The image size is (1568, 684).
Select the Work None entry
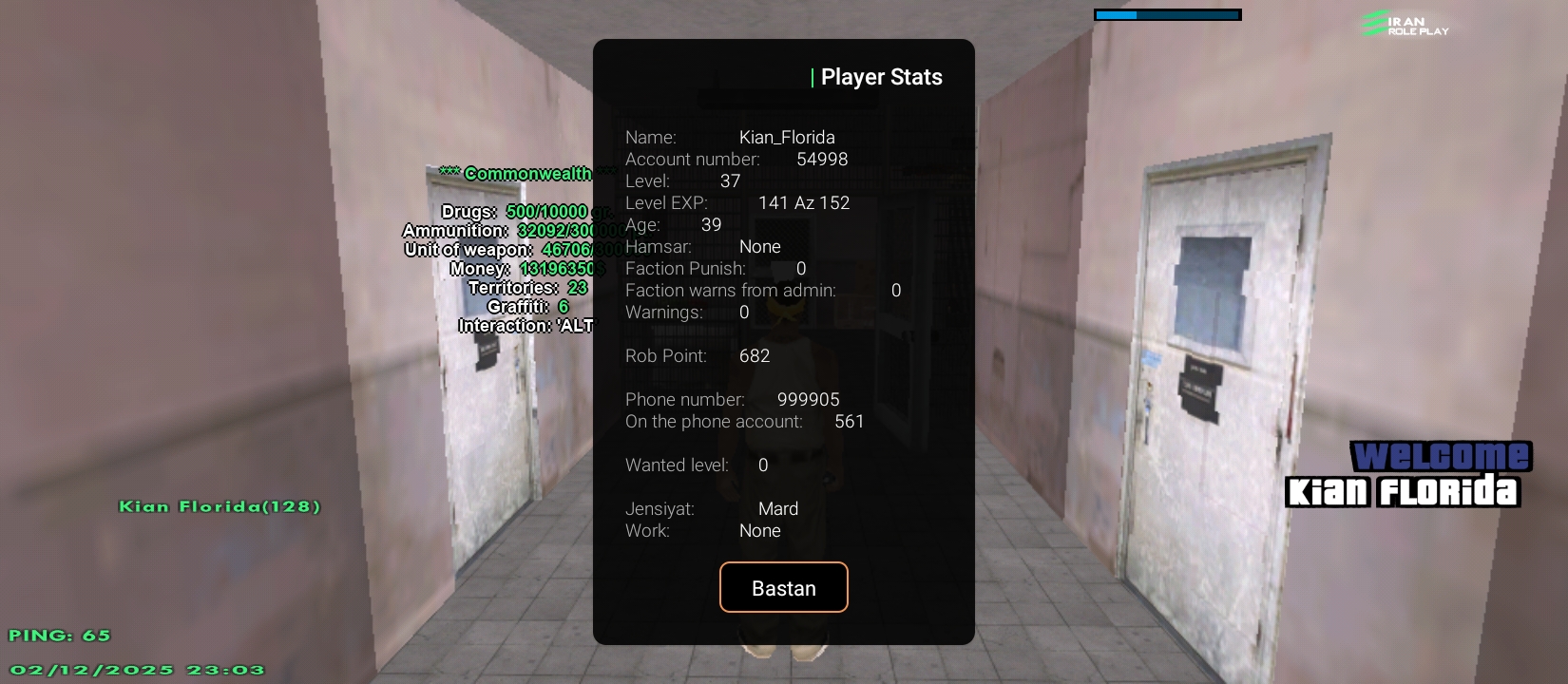[x=701, y=530]
